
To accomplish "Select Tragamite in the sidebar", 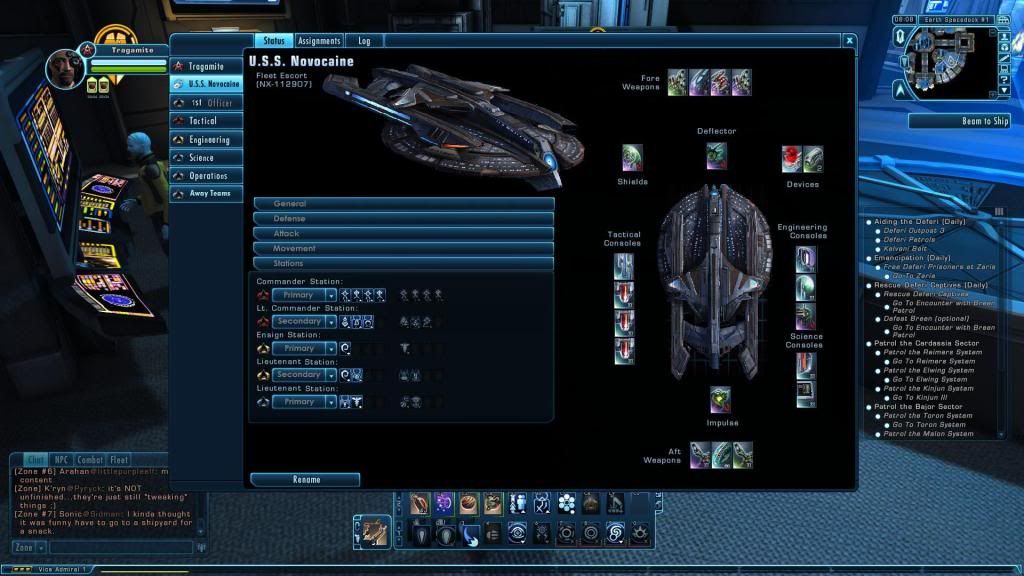I will pos(207,66).
